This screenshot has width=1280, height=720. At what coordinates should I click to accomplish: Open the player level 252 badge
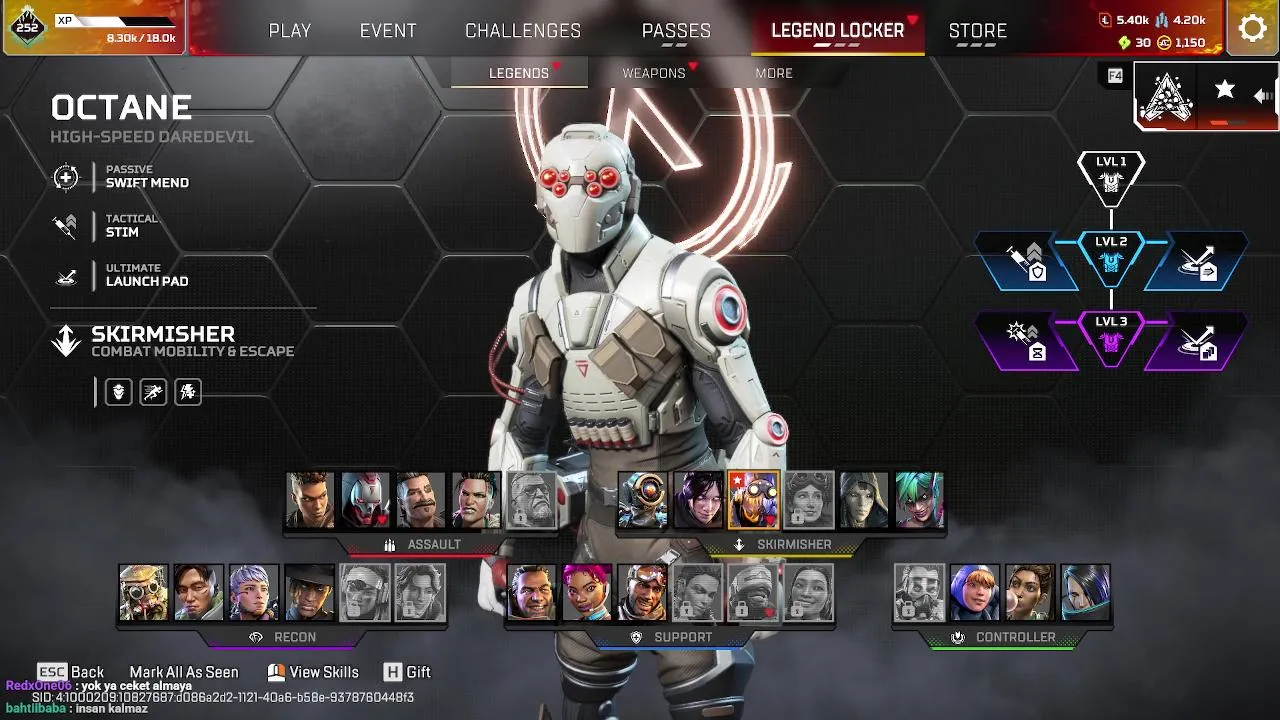click(28, 27)
